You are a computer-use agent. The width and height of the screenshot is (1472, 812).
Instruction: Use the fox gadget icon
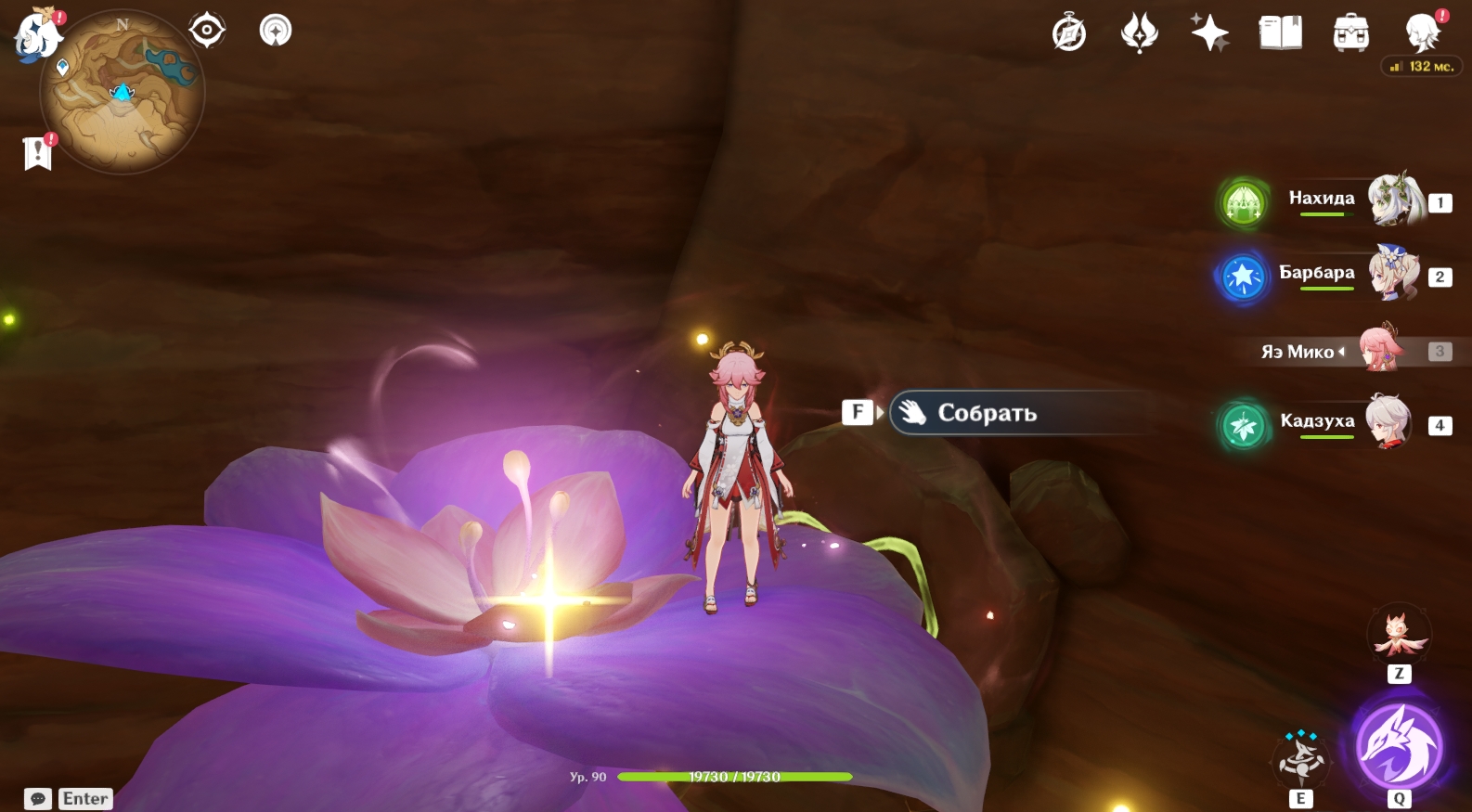coord(1399,635)
